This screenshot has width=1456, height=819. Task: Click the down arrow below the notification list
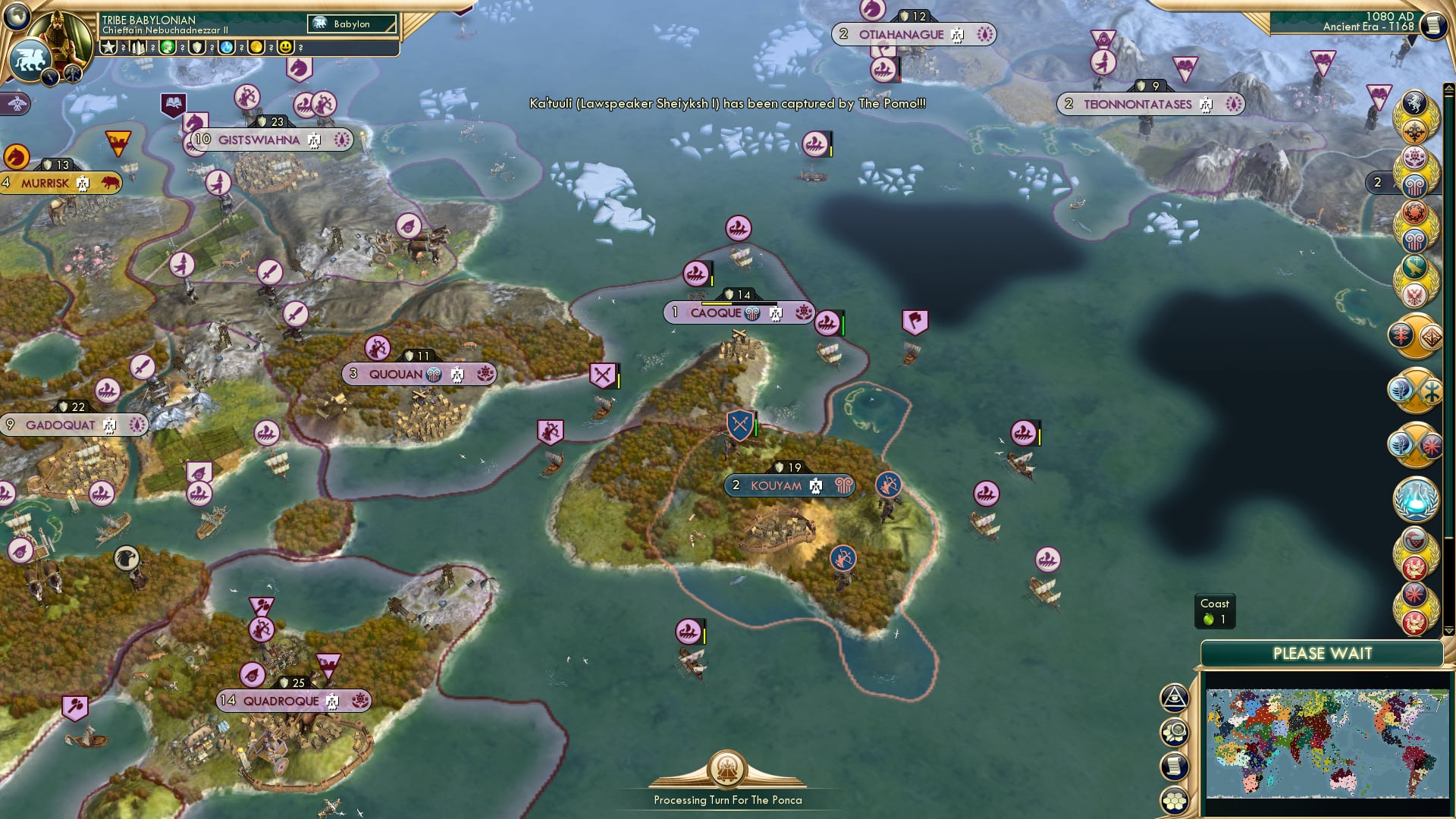[1449, 631]
